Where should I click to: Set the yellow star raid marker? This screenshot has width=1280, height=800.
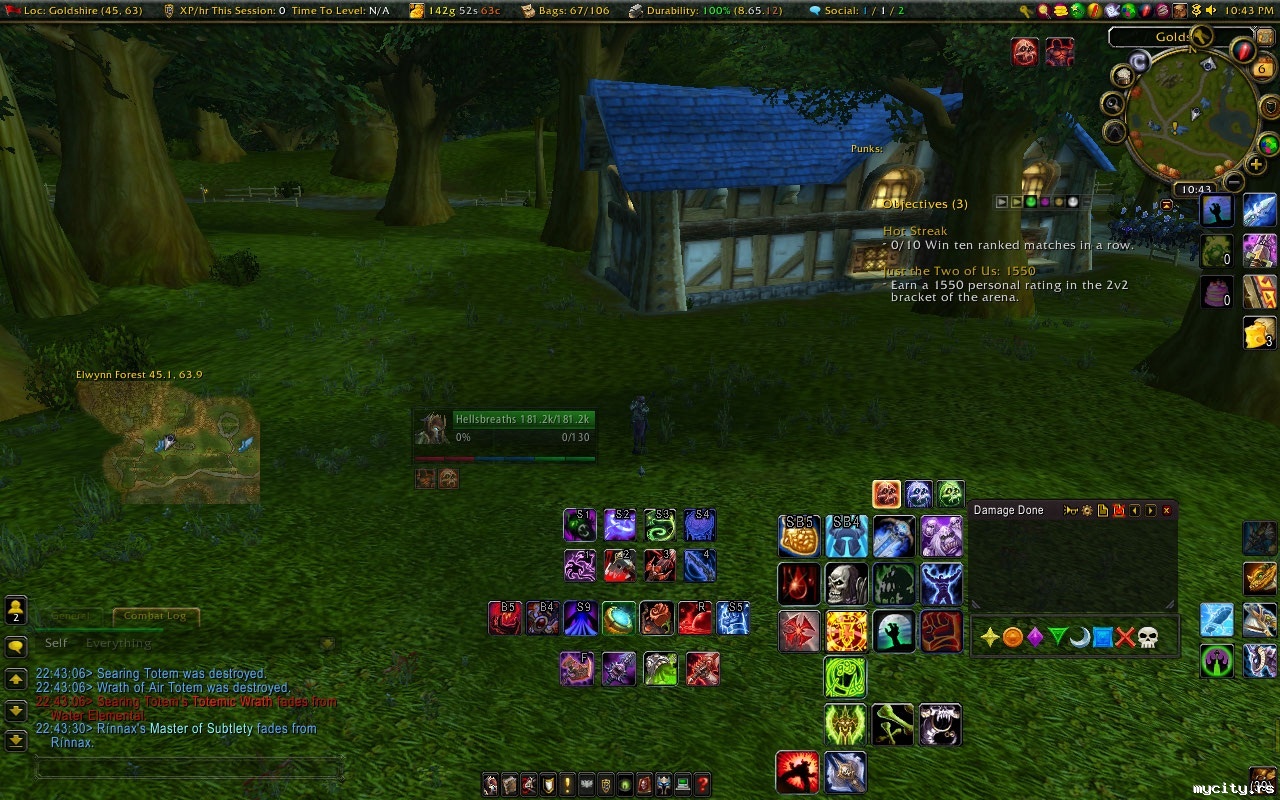coord(990,637)
